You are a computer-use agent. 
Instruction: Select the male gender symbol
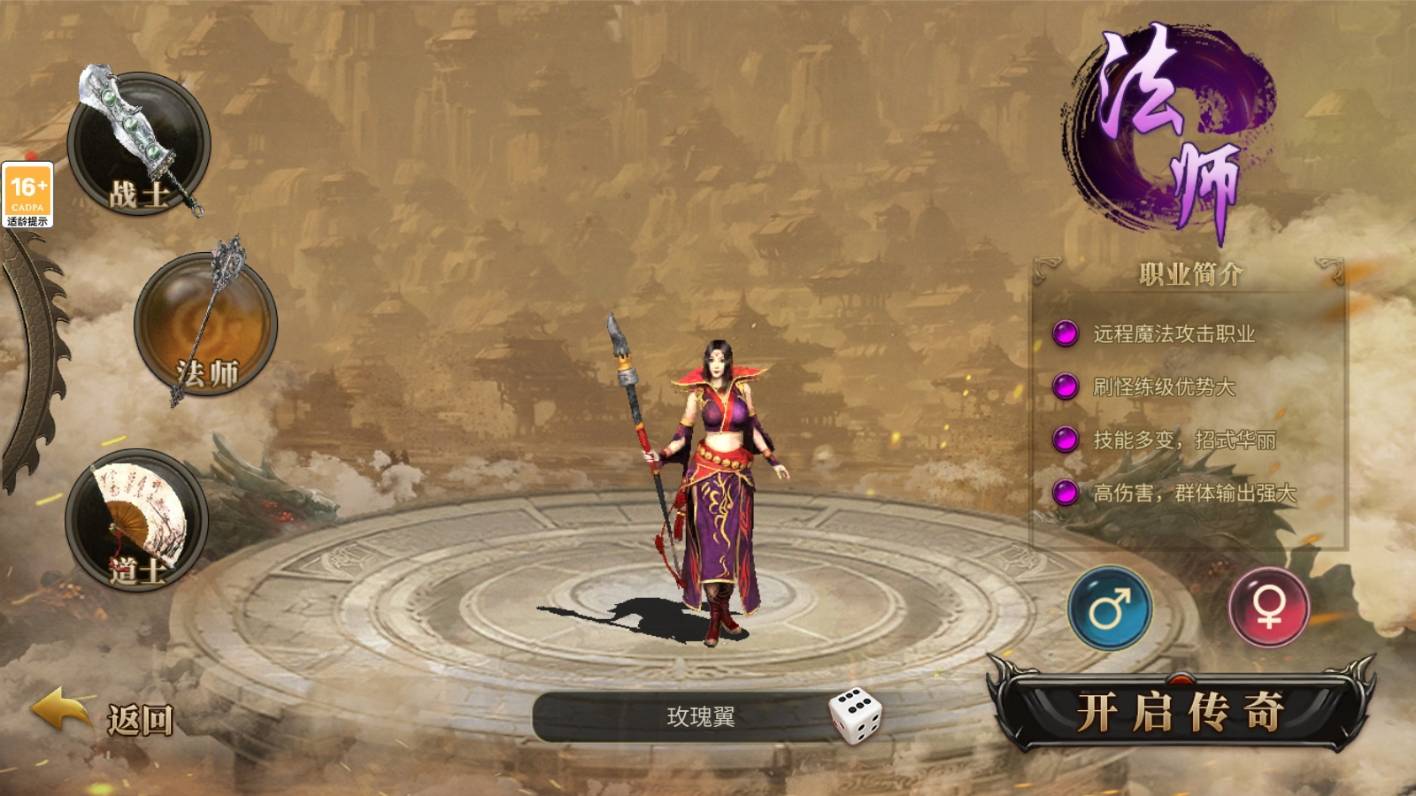point(1110,608)
